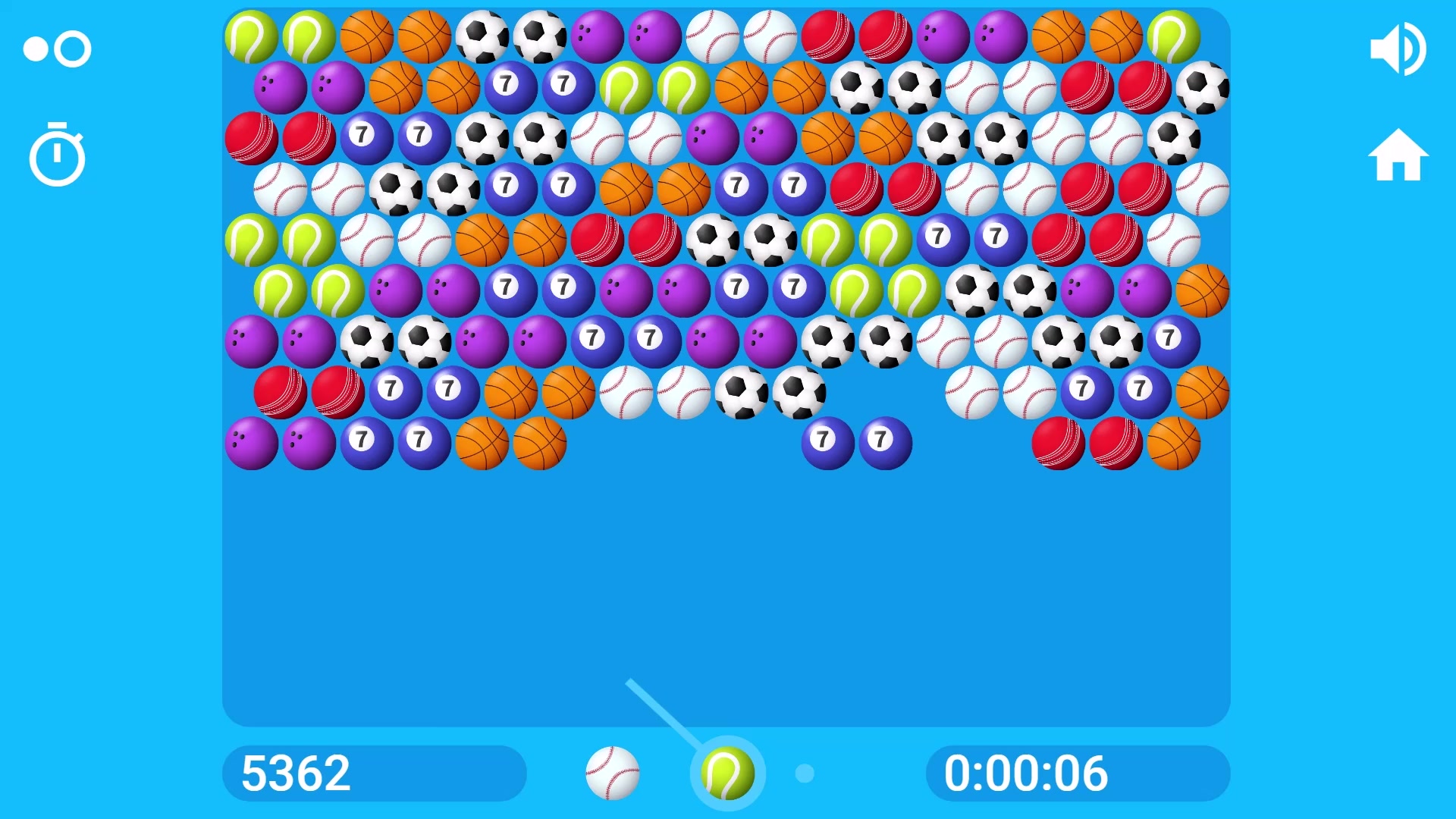Select the tennis ball on the launcher

point(726,773)
